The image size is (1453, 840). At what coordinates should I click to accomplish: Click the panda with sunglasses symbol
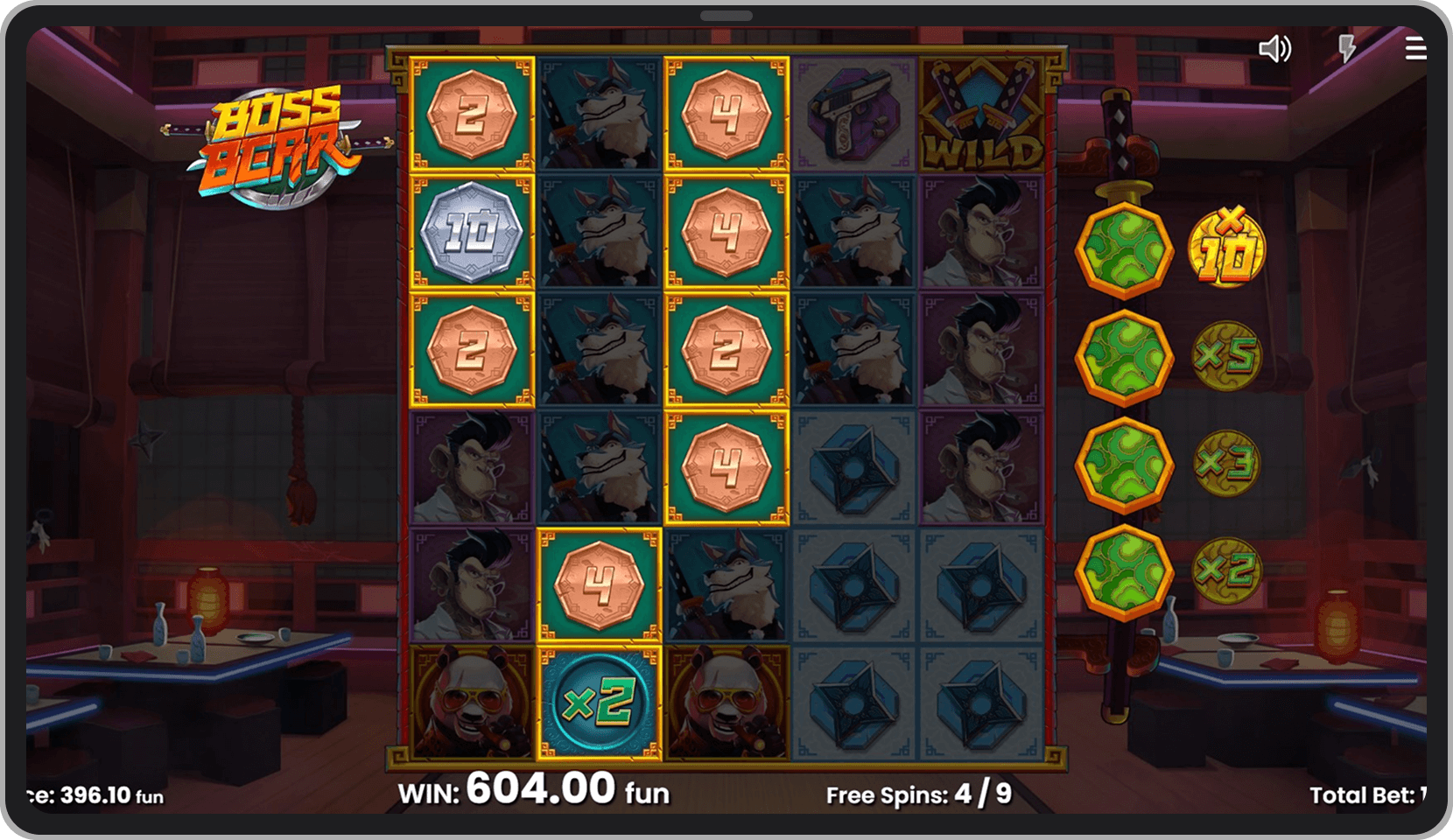click(470, 701)
